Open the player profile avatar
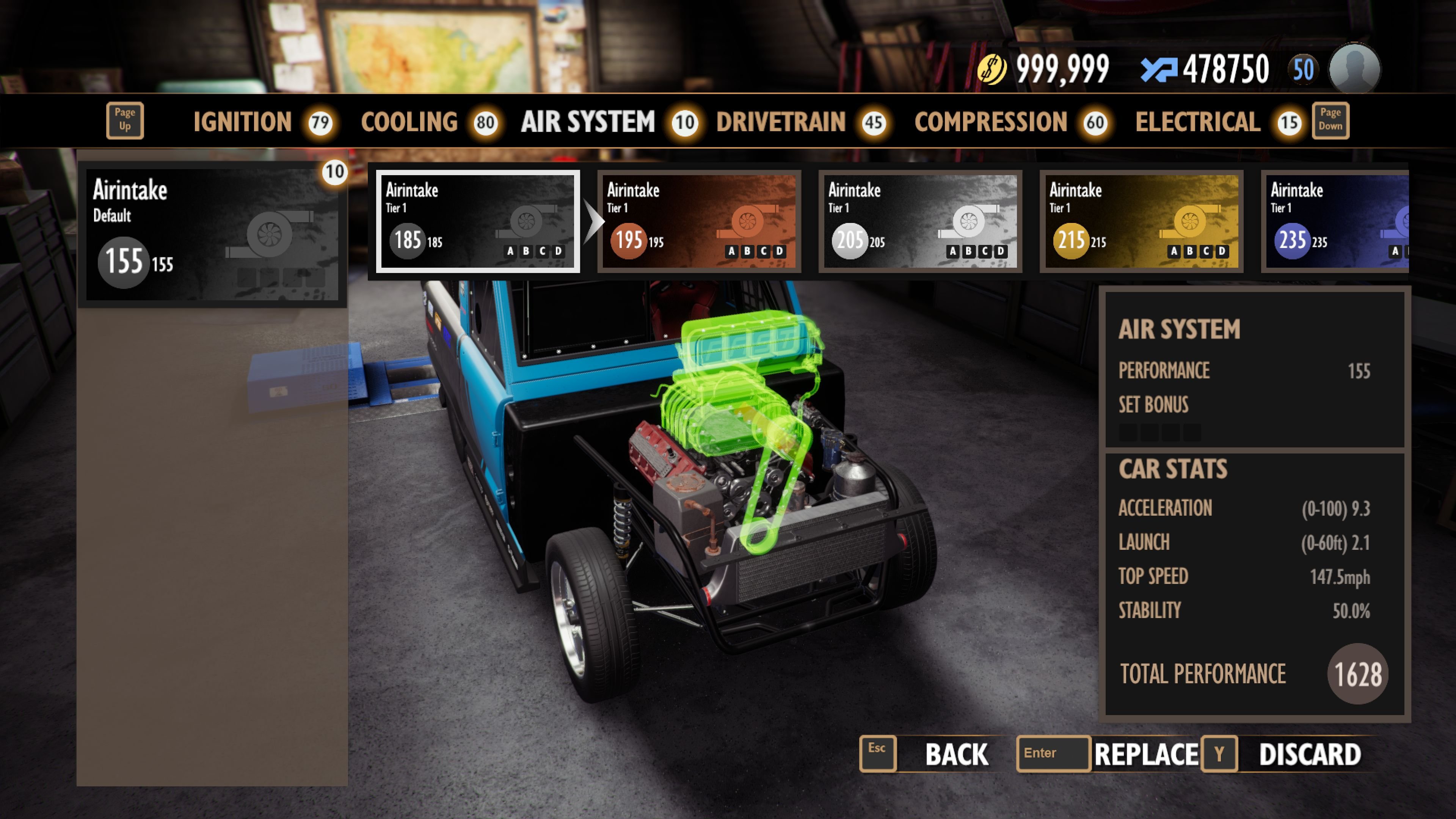 [1357, 68]
